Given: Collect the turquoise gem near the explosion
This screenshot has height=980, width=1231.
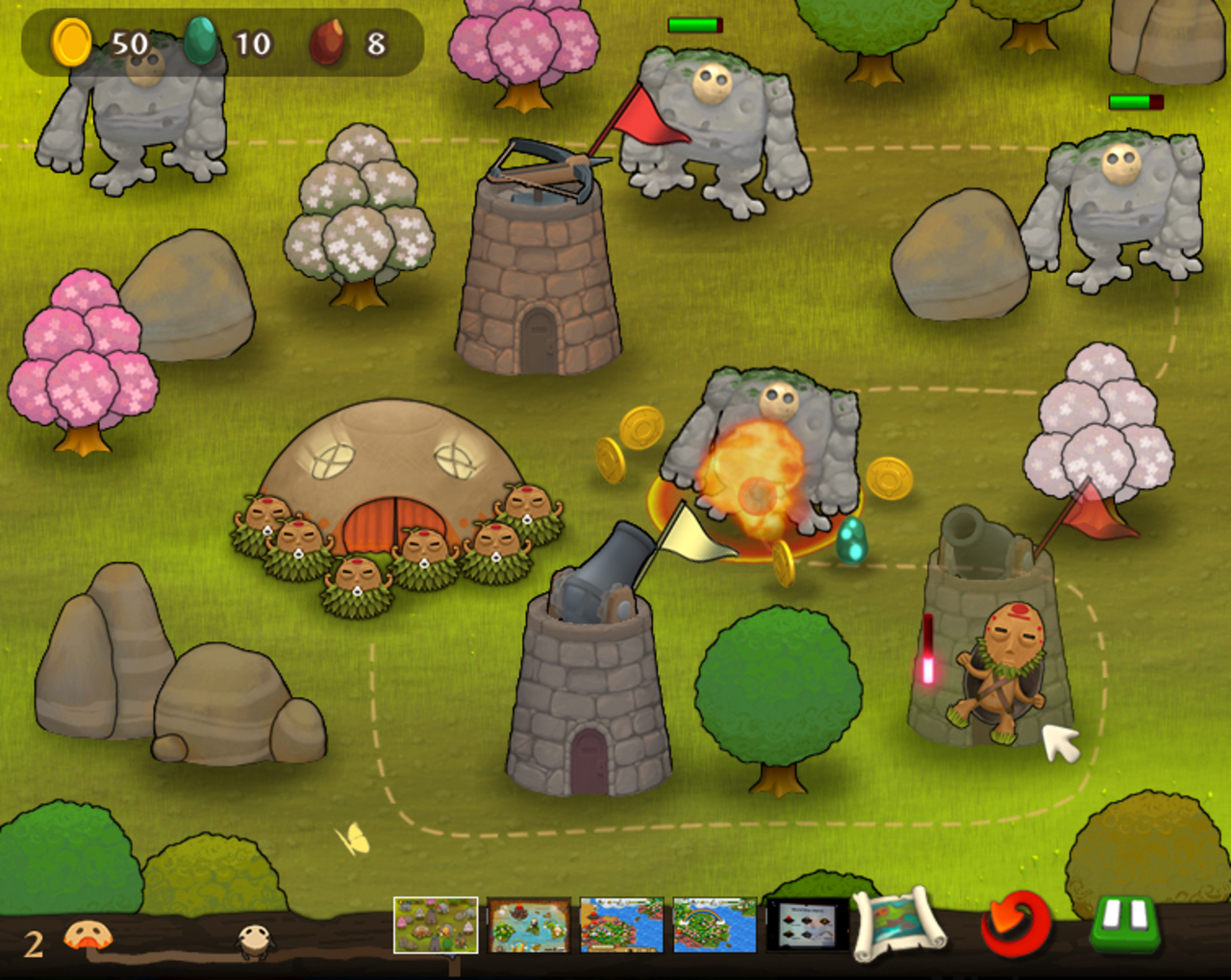Looking at the screenshot, I should (x=853, y=540).
